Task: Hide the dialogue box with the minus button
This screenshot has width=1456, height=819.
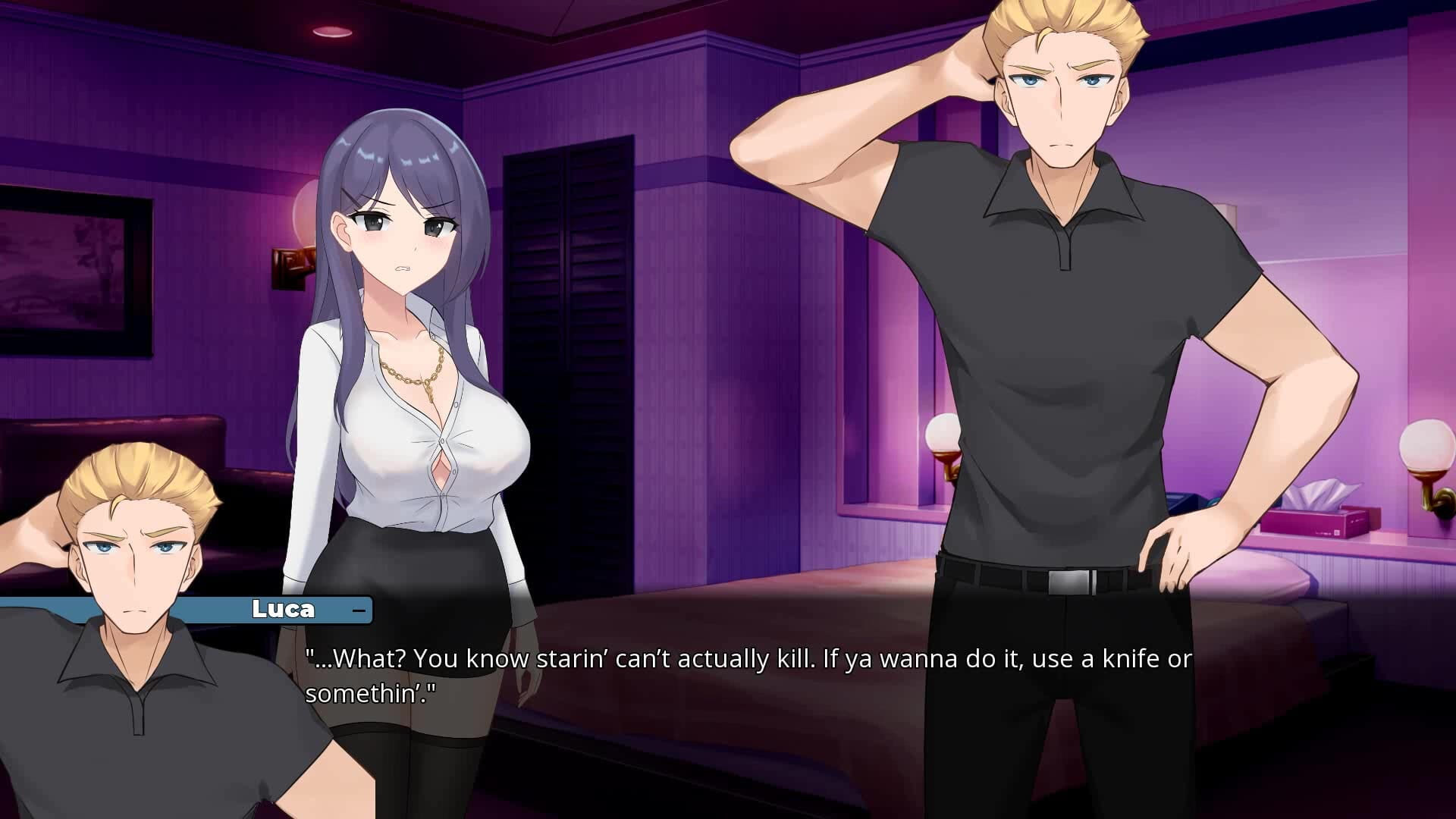Action: coord(359,610)
